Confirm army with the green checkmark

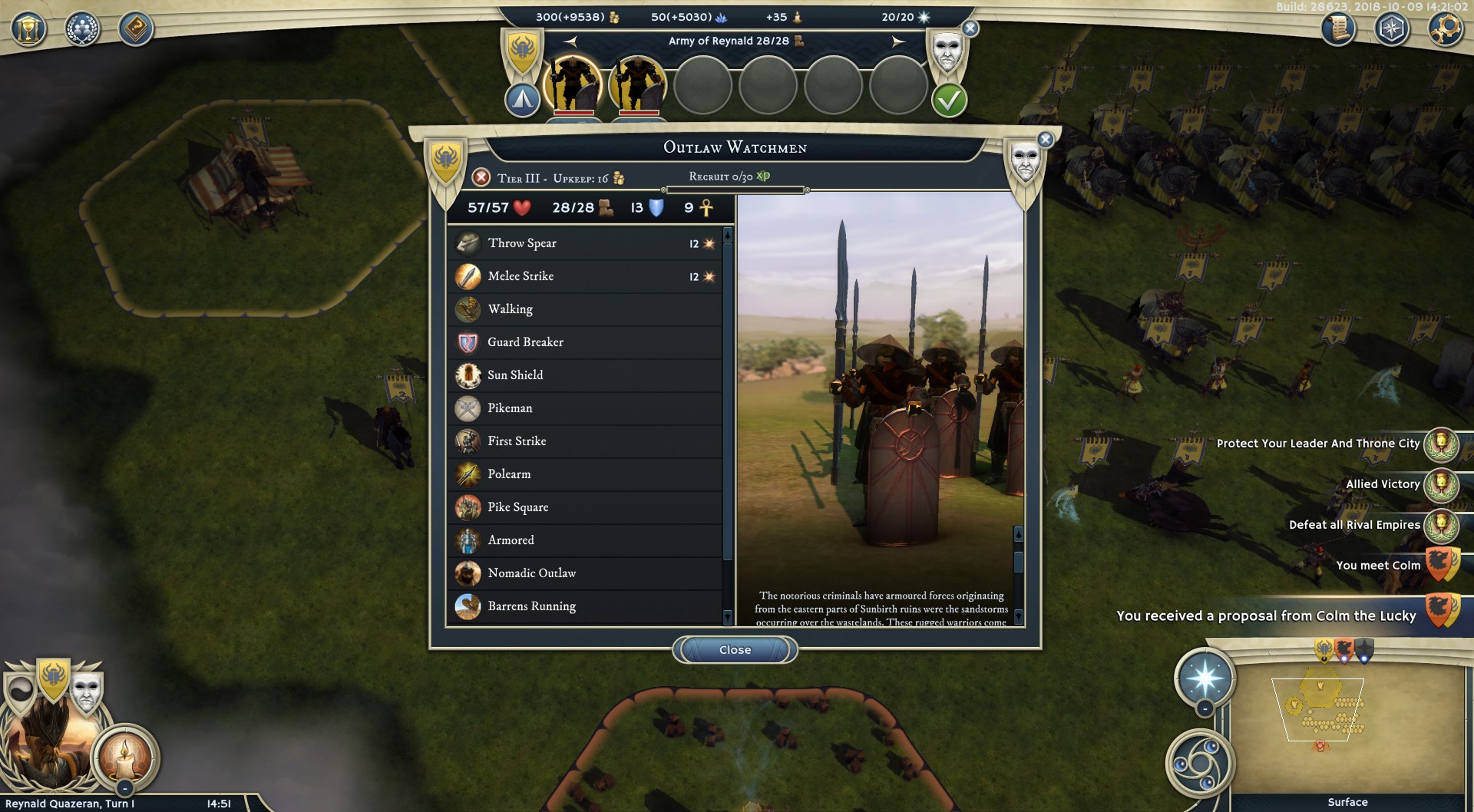coord(949,101)
